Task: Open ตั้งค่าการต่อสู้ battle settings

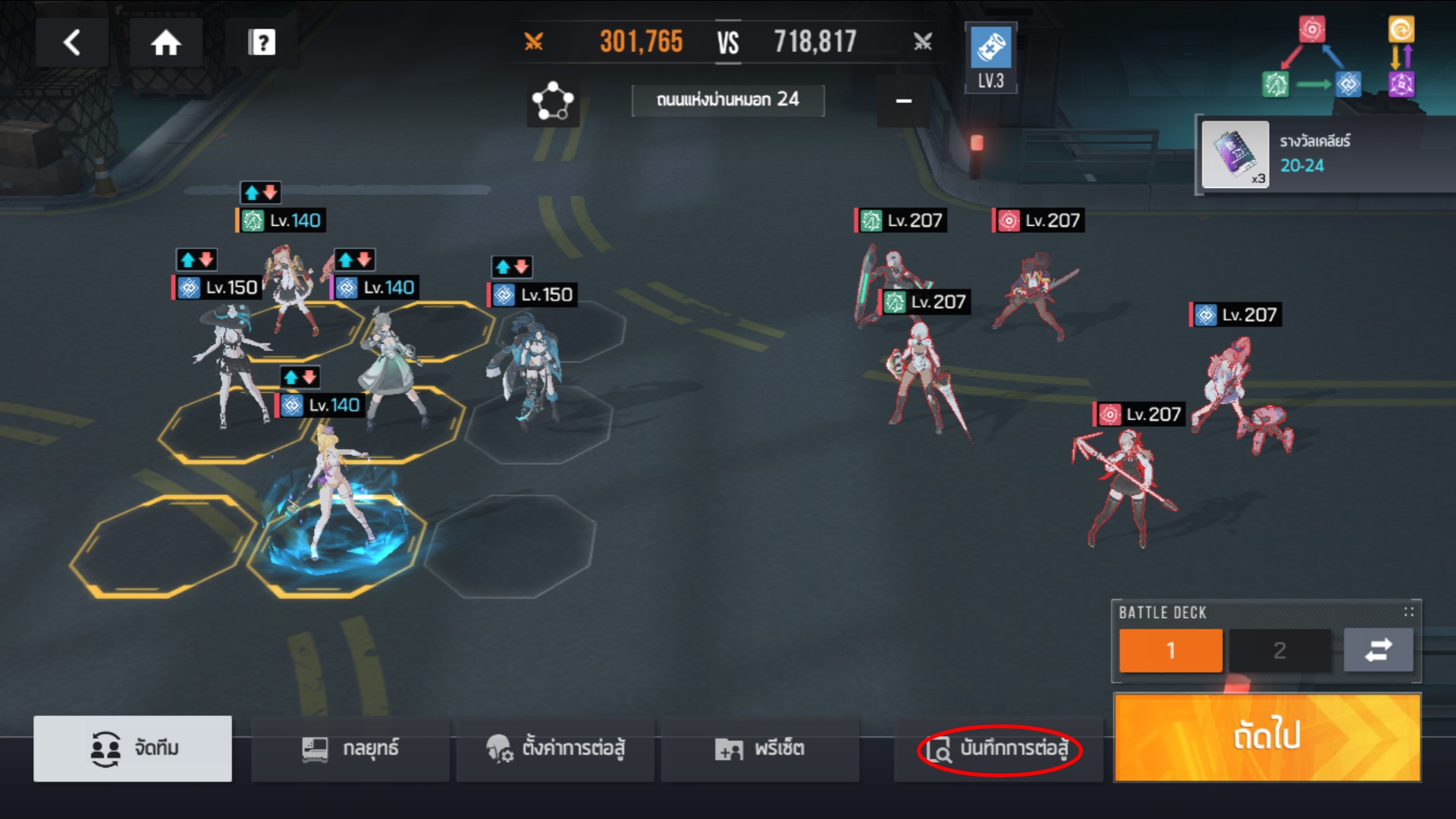Action: click(x=555, y=748)
